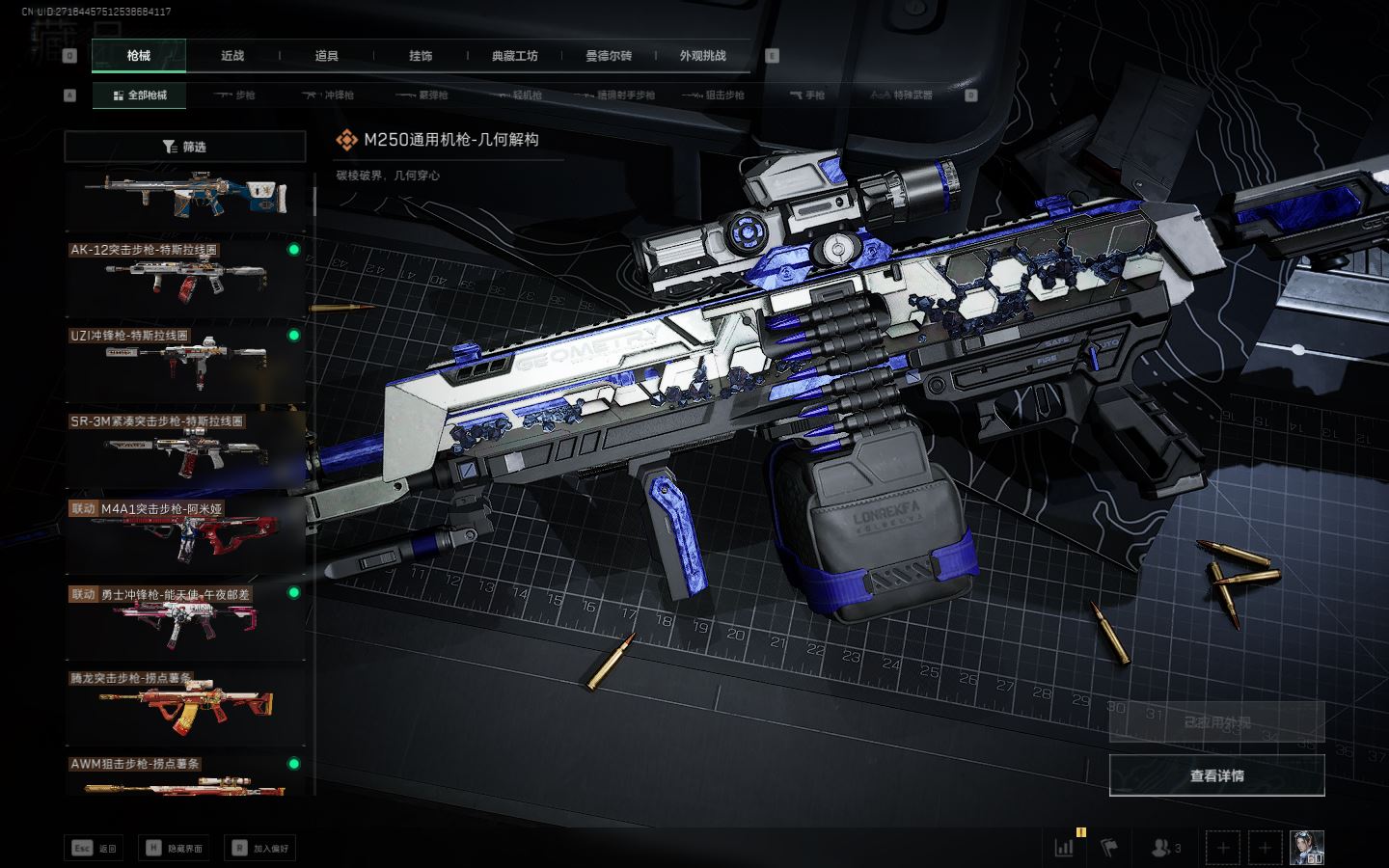Open the bar chart stats icon
The height and width of the screenshot is (868, 1389).
click(1065, 848)
